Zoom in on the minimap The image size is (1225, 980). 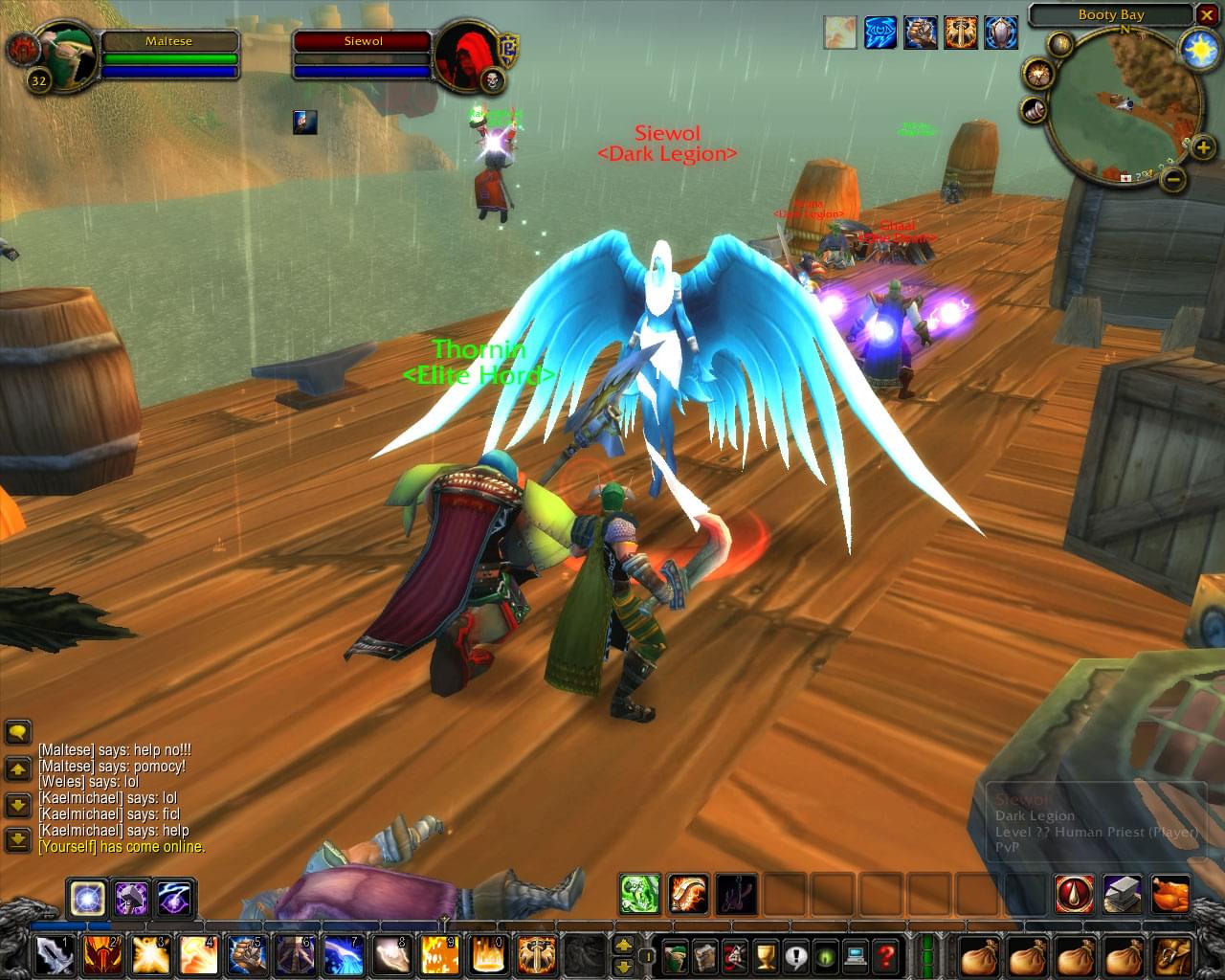click(1203, 147)
